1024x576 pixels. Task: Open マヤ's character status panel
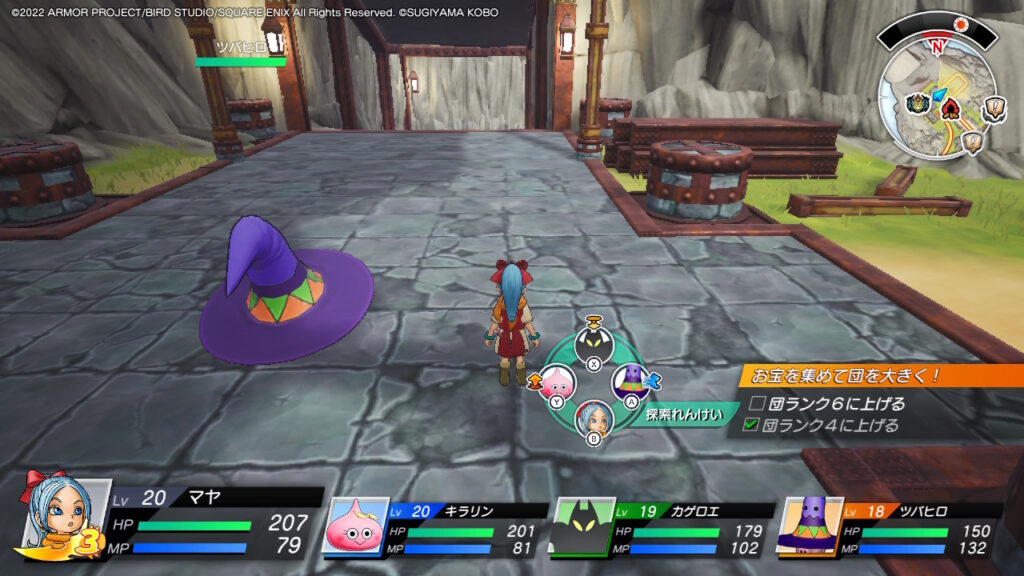click(170, 523)
